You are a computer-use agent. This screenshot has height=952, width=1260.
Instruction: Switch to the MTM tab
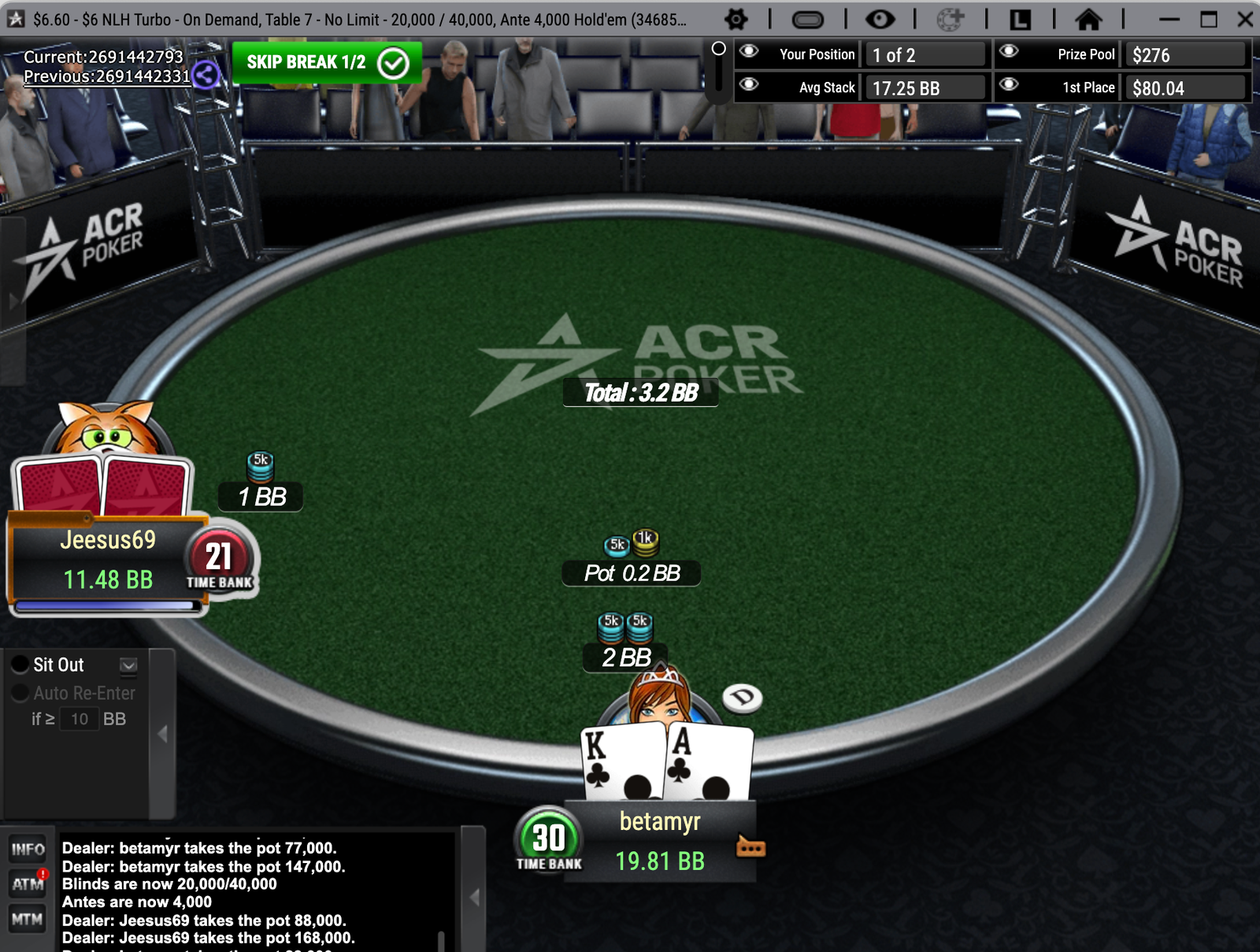(x=28, y=917)
